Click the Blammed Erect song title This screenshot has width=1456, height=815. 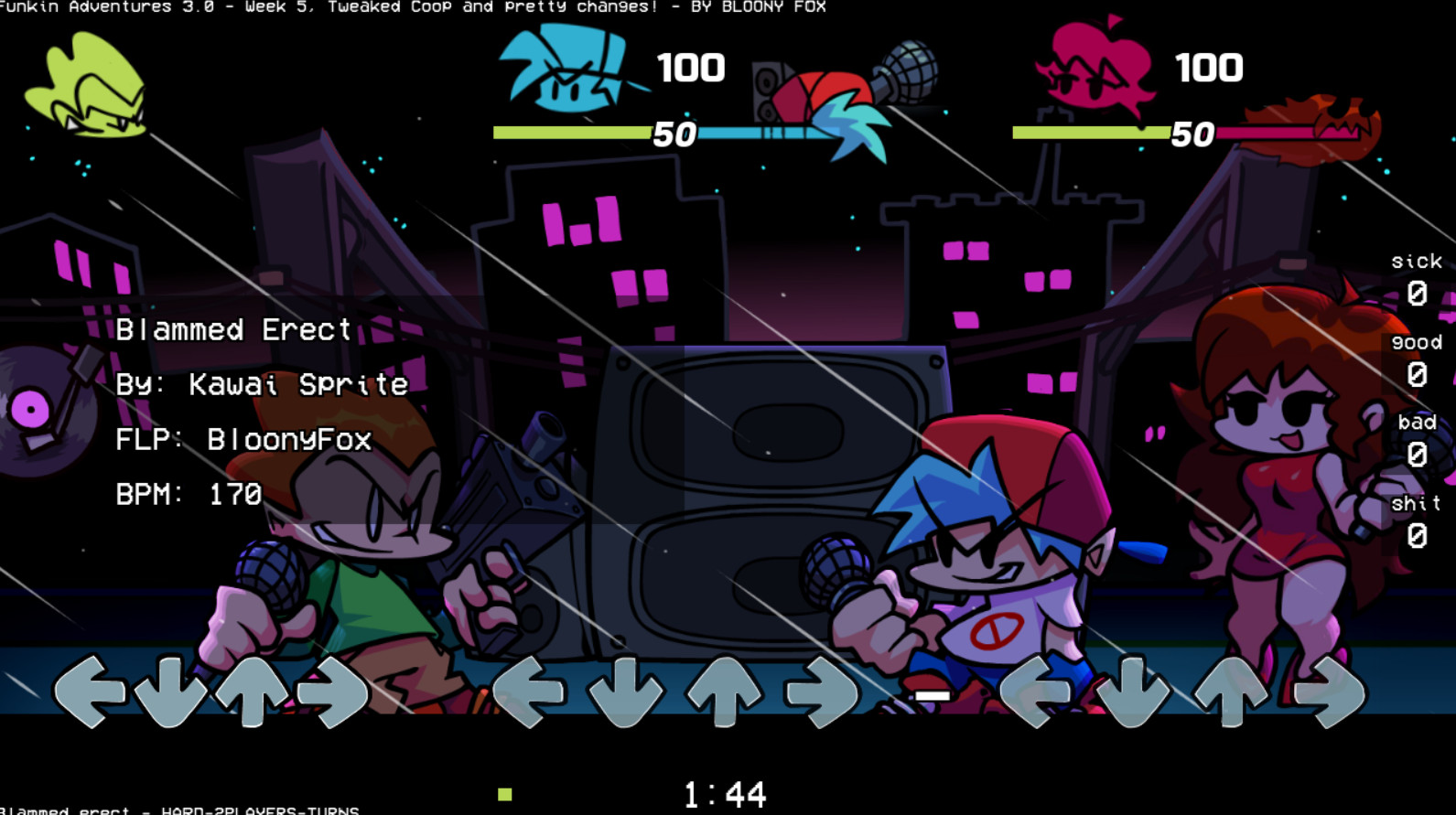233,329
